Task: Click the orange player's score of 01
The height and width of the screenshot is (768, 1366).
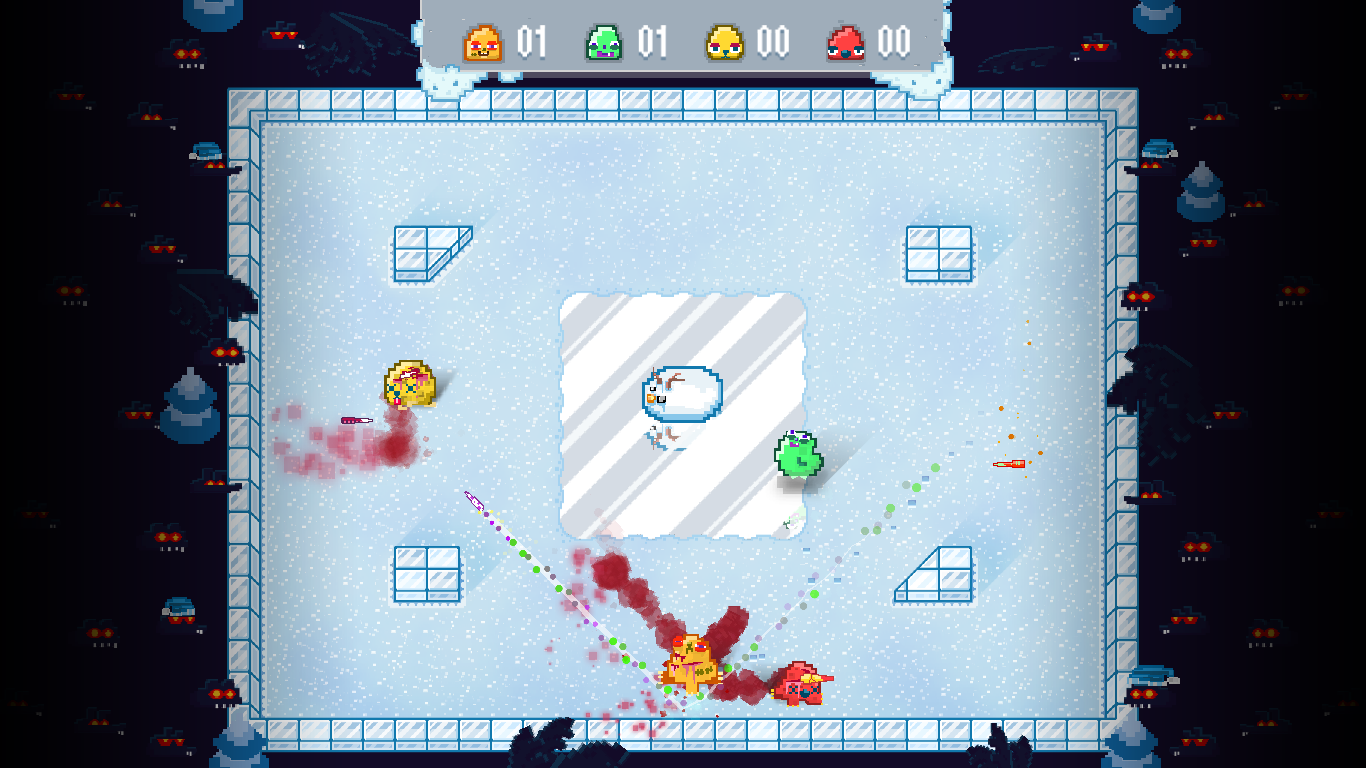Action: [x=530, y=44]
